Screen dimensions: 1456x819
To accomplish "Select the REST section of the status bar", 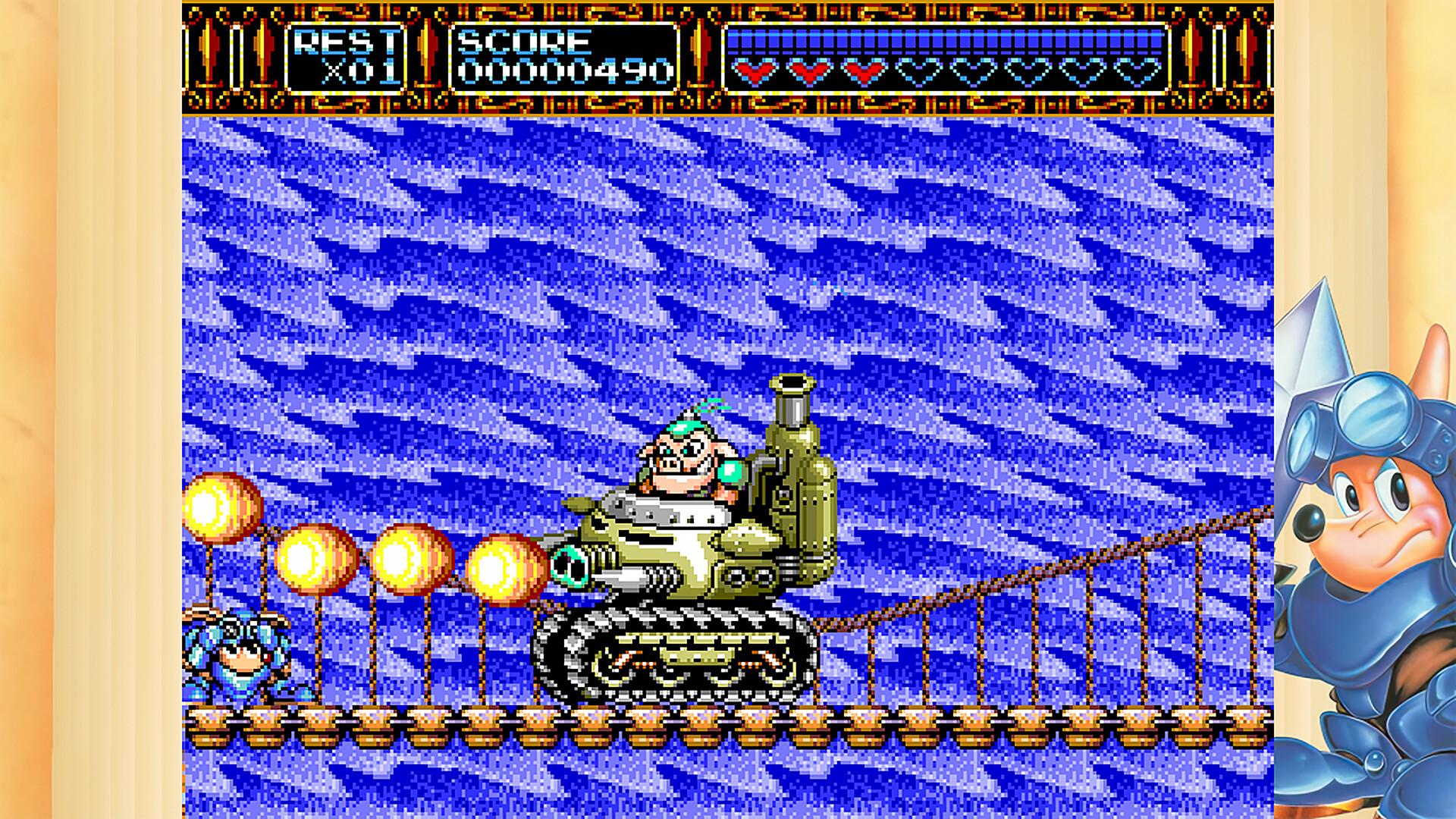I will 345,57.
